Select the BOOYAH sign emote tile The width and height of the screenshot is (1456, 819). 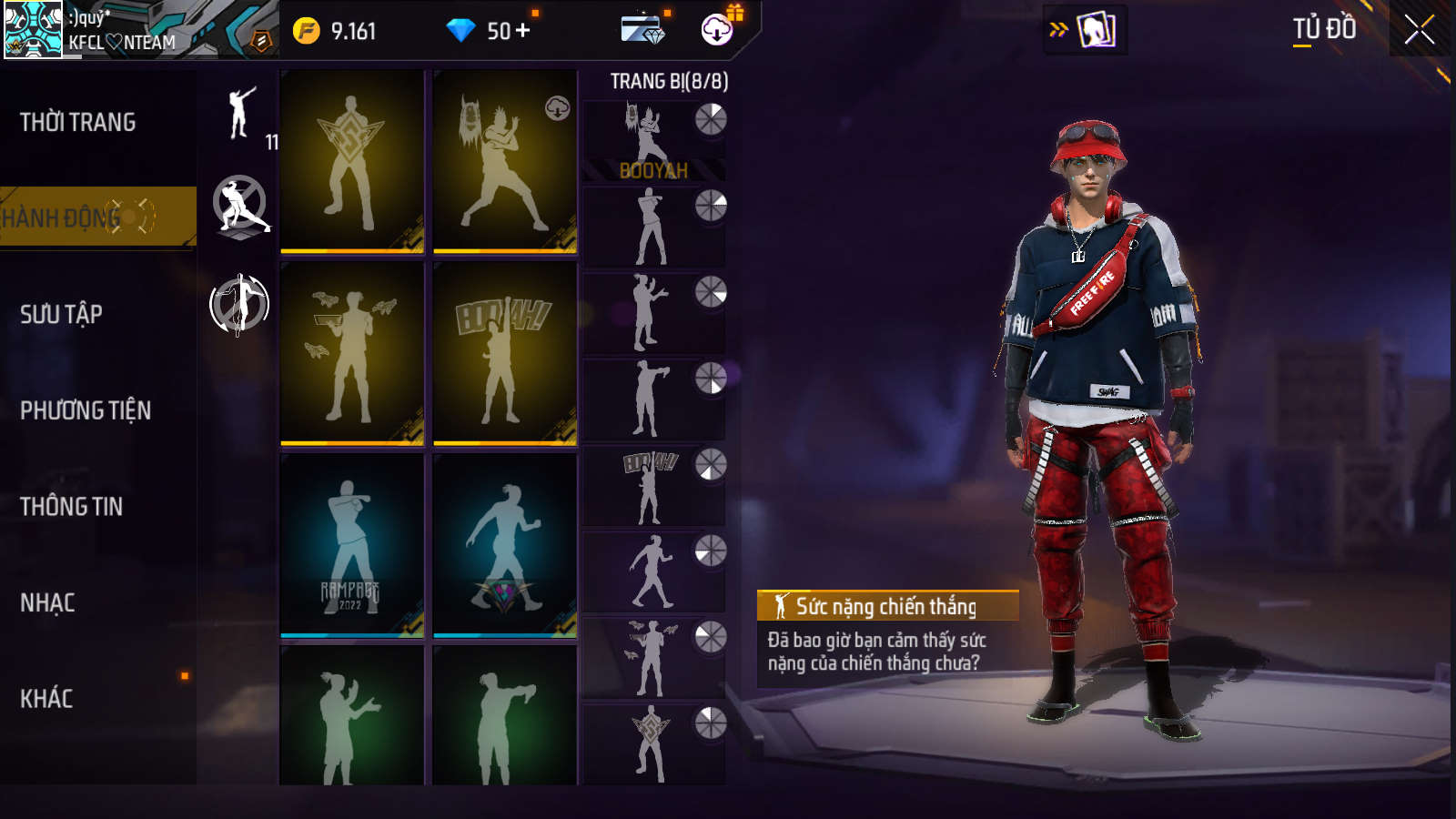tap(504, 353)
